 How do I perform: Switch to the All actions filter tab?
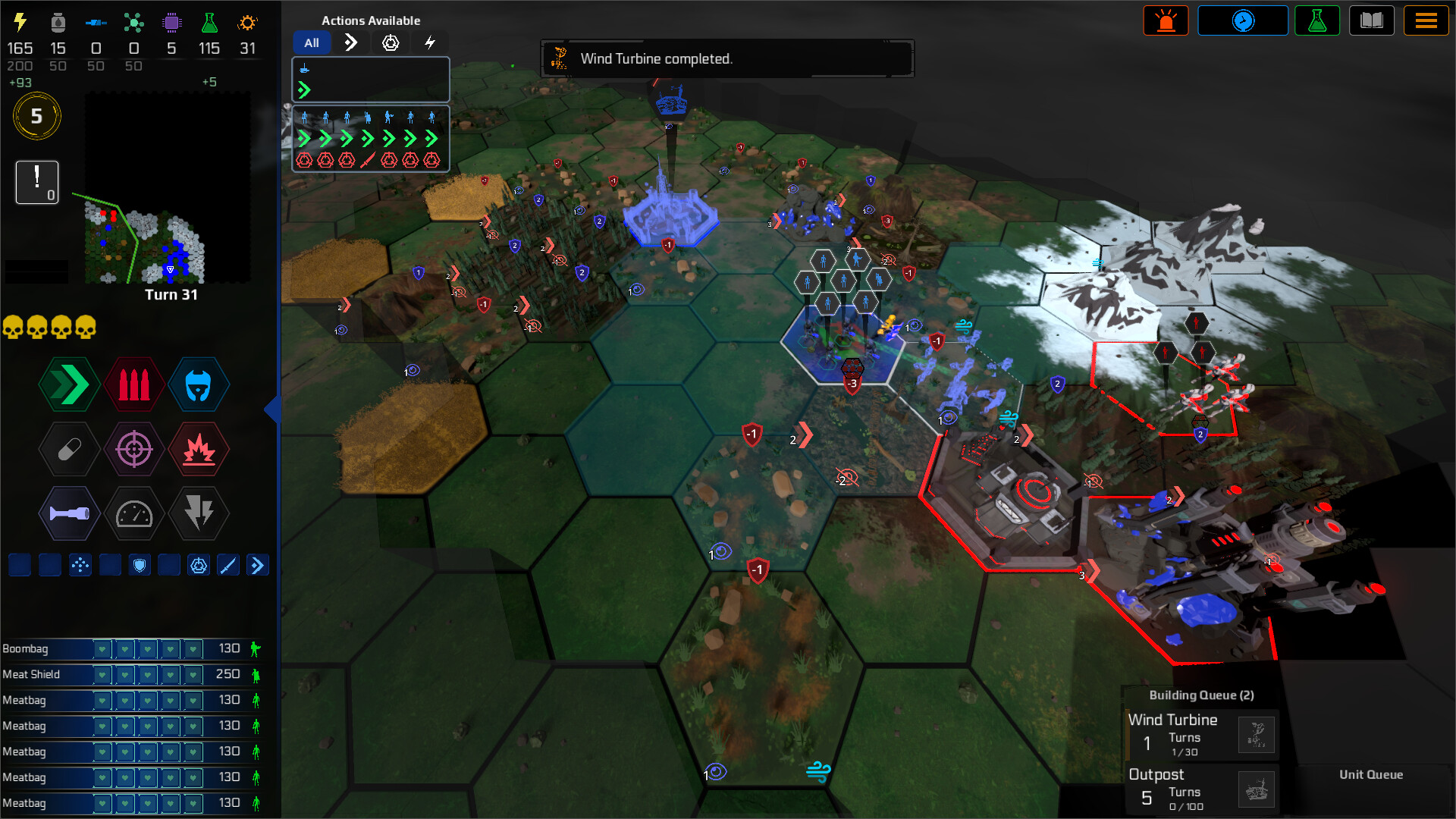(x=312, y=42)
